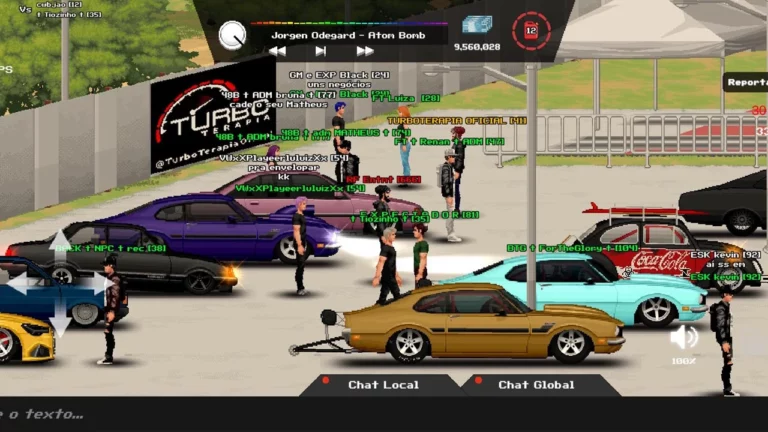
Task: Open the Reportar button
Action: [746, 83]
